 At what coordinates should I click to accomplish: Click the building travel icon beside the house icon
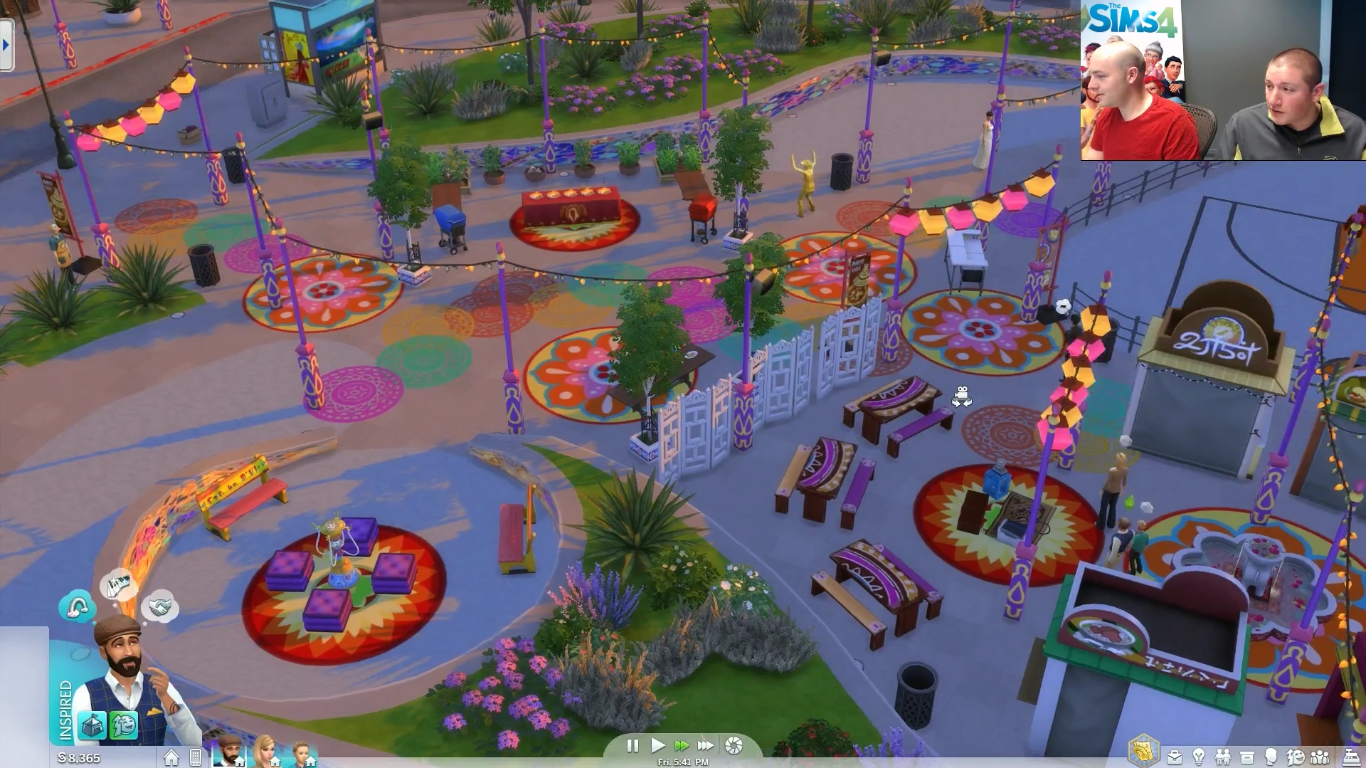click(197, 757)
